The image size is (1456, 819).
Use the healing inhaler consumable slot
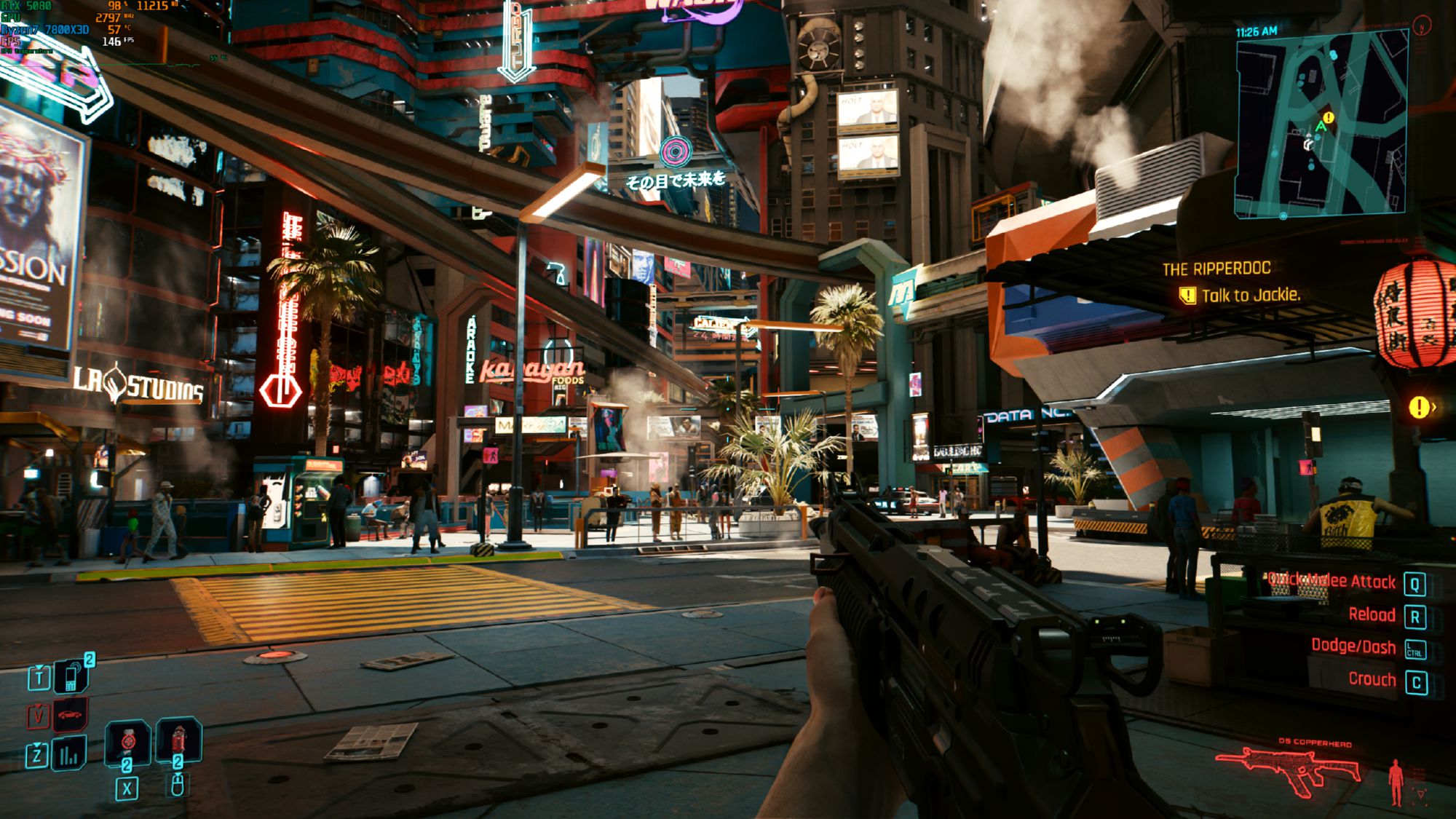[x=128, y=743]
